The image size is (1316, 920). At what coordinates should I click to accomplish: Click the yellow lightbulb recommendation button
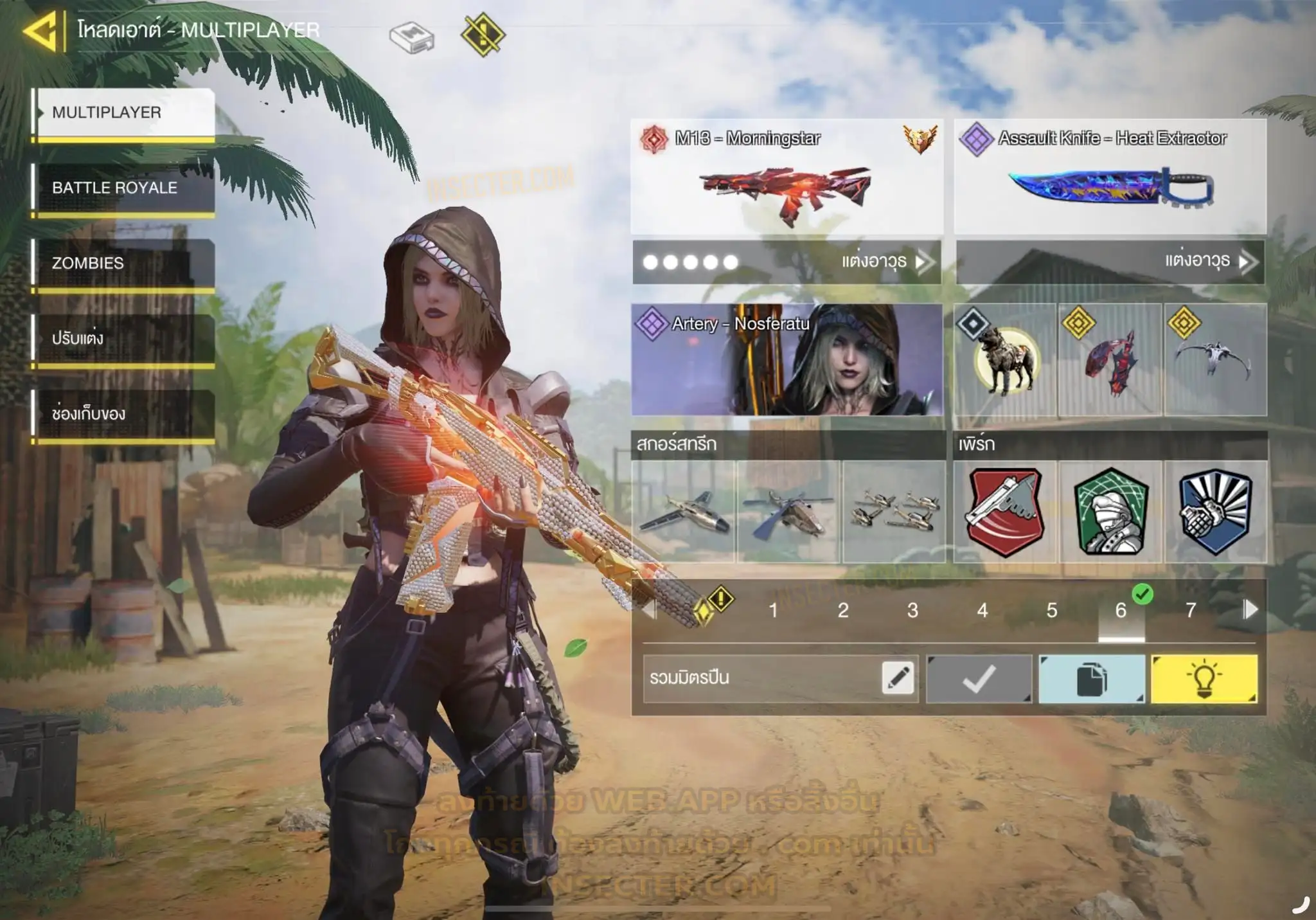pos(1204,679)
